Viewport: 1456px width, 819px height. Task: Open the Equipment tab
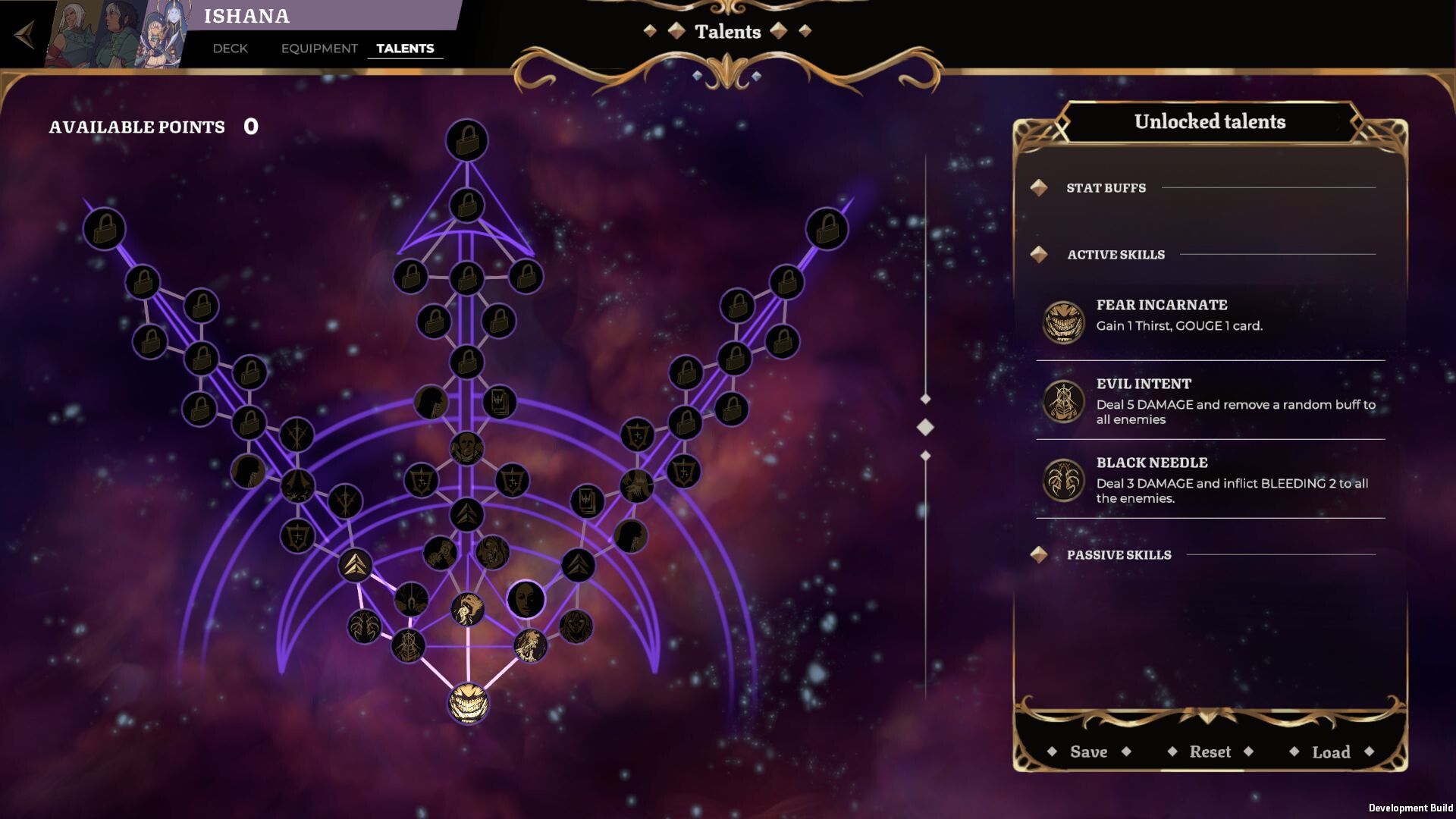(x=319, y=49)
